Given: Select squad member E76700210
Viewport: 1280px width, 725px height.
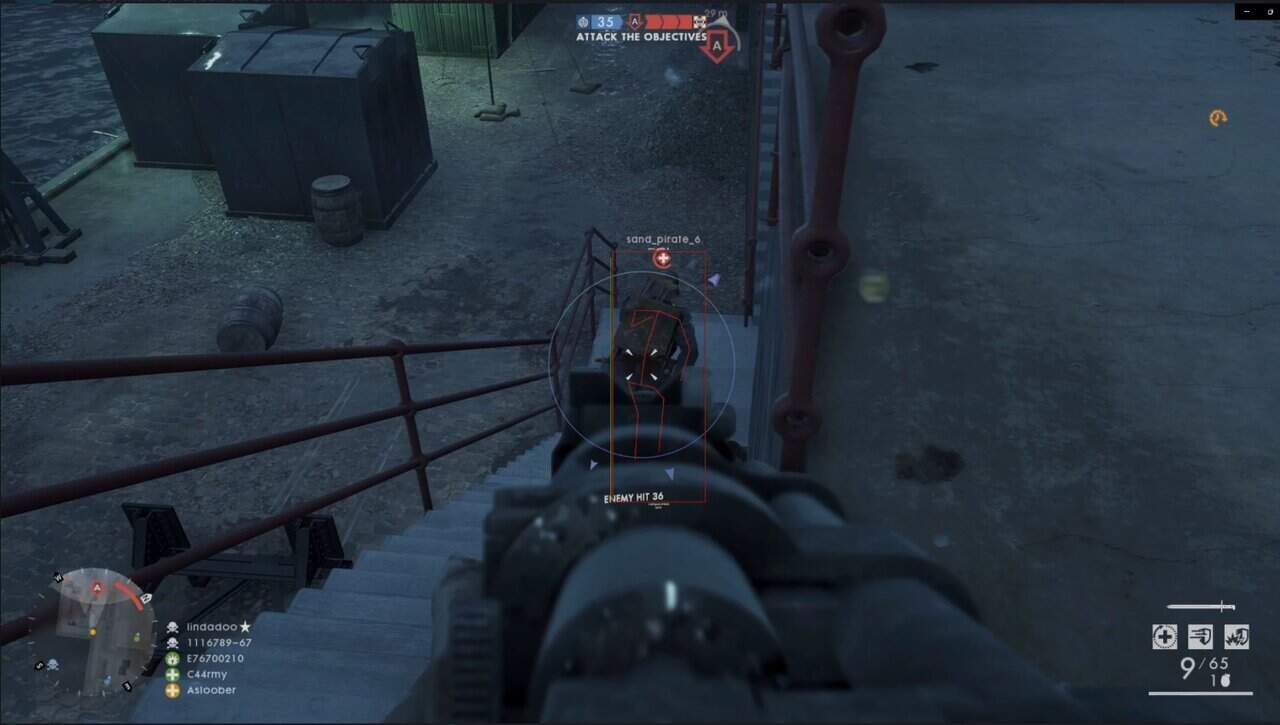Looking at the screenshot, I should point(214,658).
